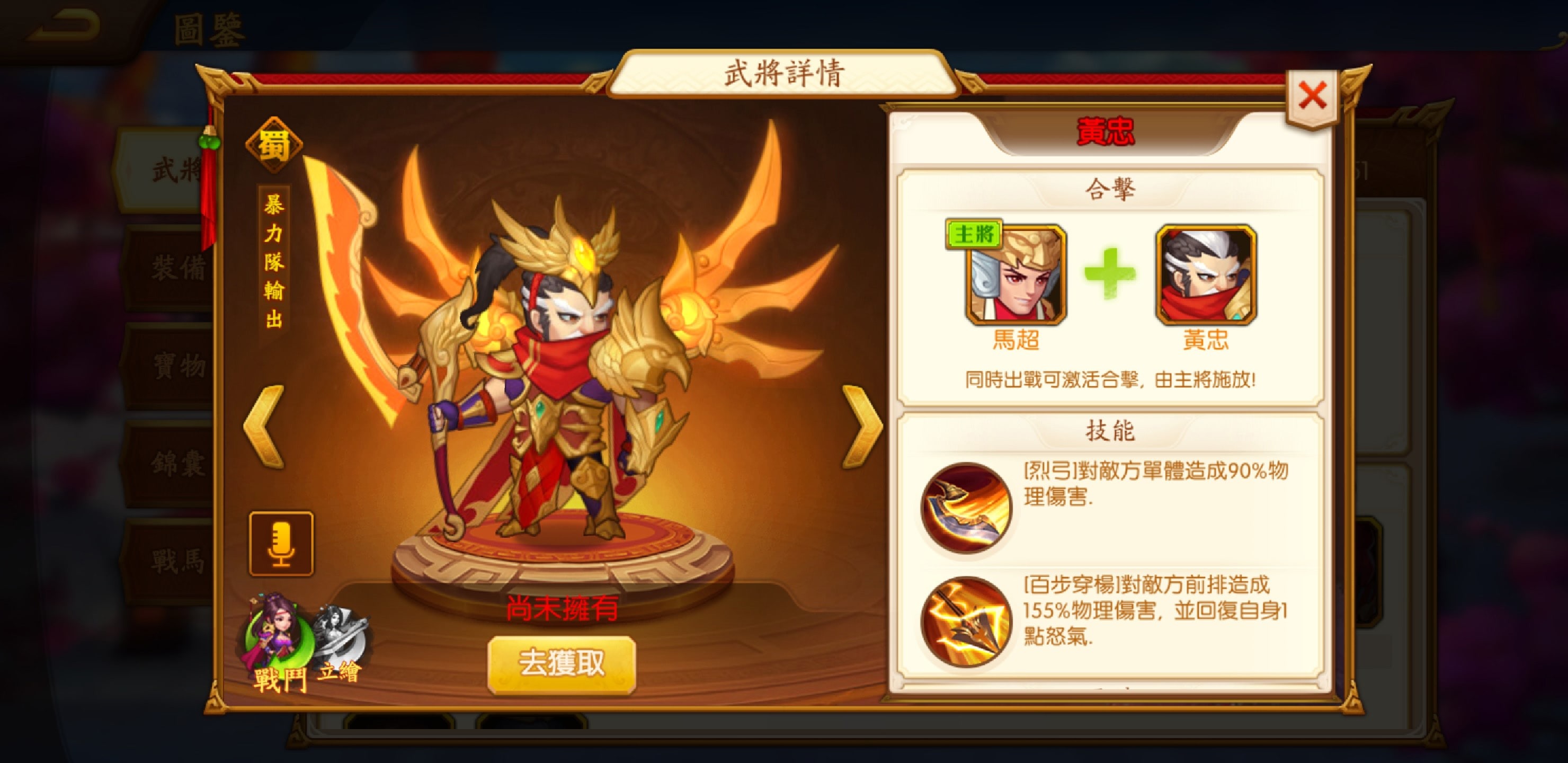Activate the microphone voice icon
1568x763 pixels.
pos(282,543)
